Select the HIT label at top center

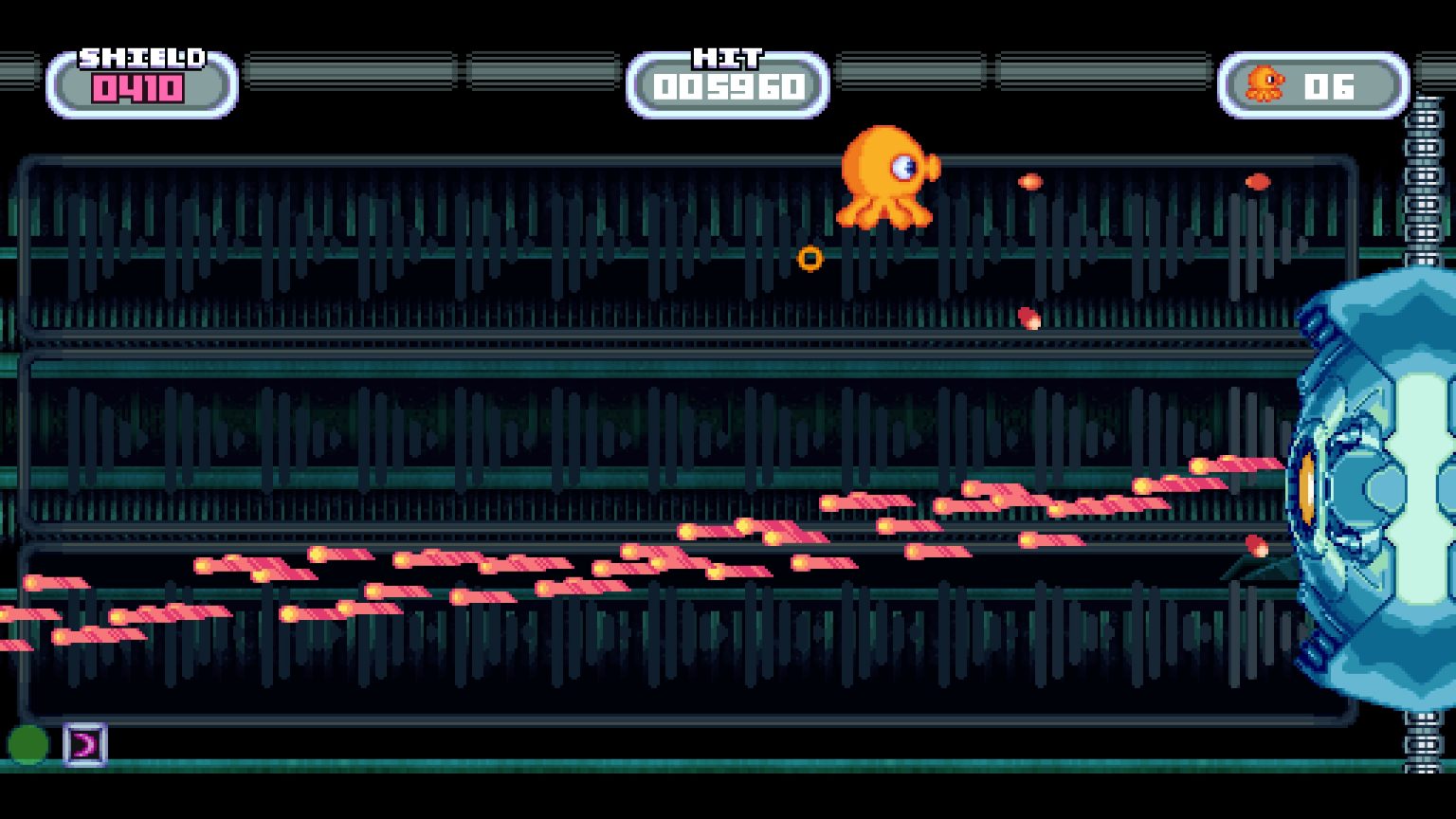tap(726, 59)
